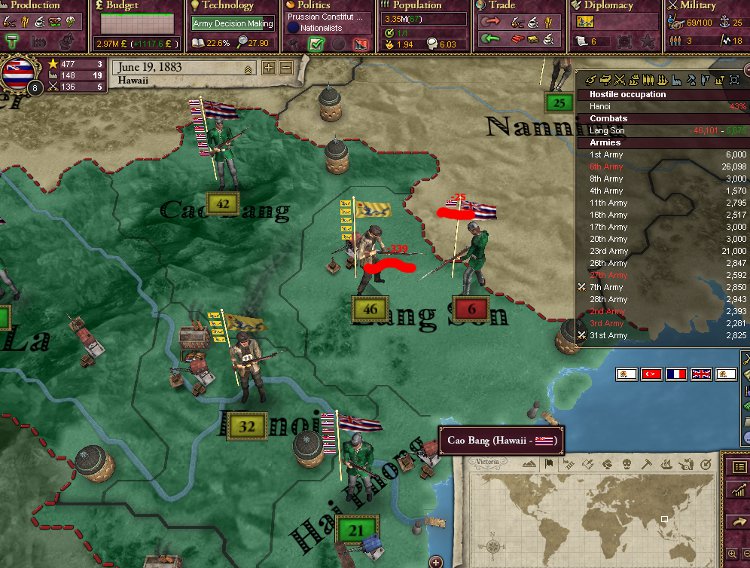Select Hanoi hostile occupation entry
Image resolution: width=750 pixels, height=568 pixels.
600,106
